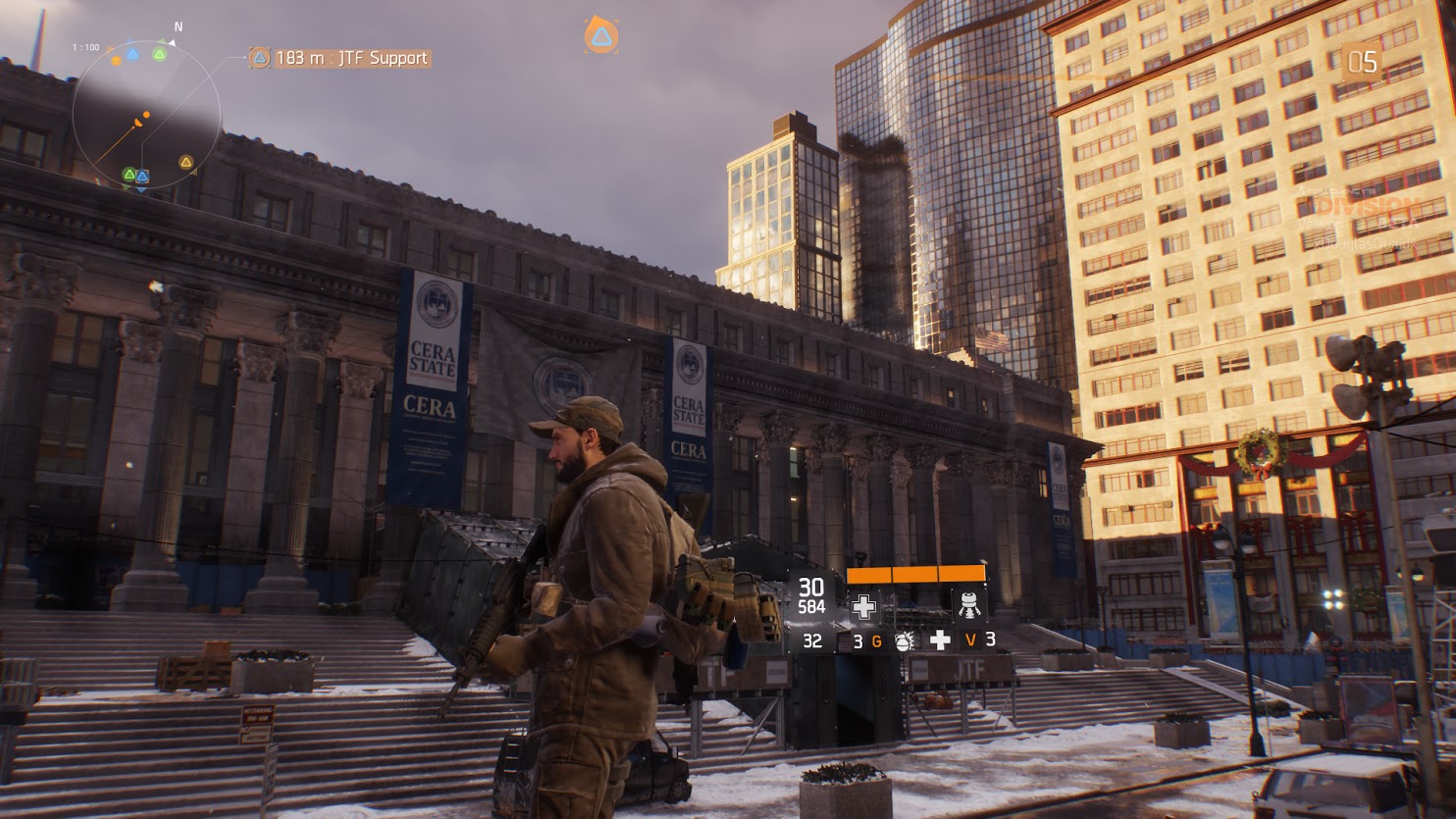
Task: Deploy the Turret skill
Action: pyautogui.click(x=969, y=606)
